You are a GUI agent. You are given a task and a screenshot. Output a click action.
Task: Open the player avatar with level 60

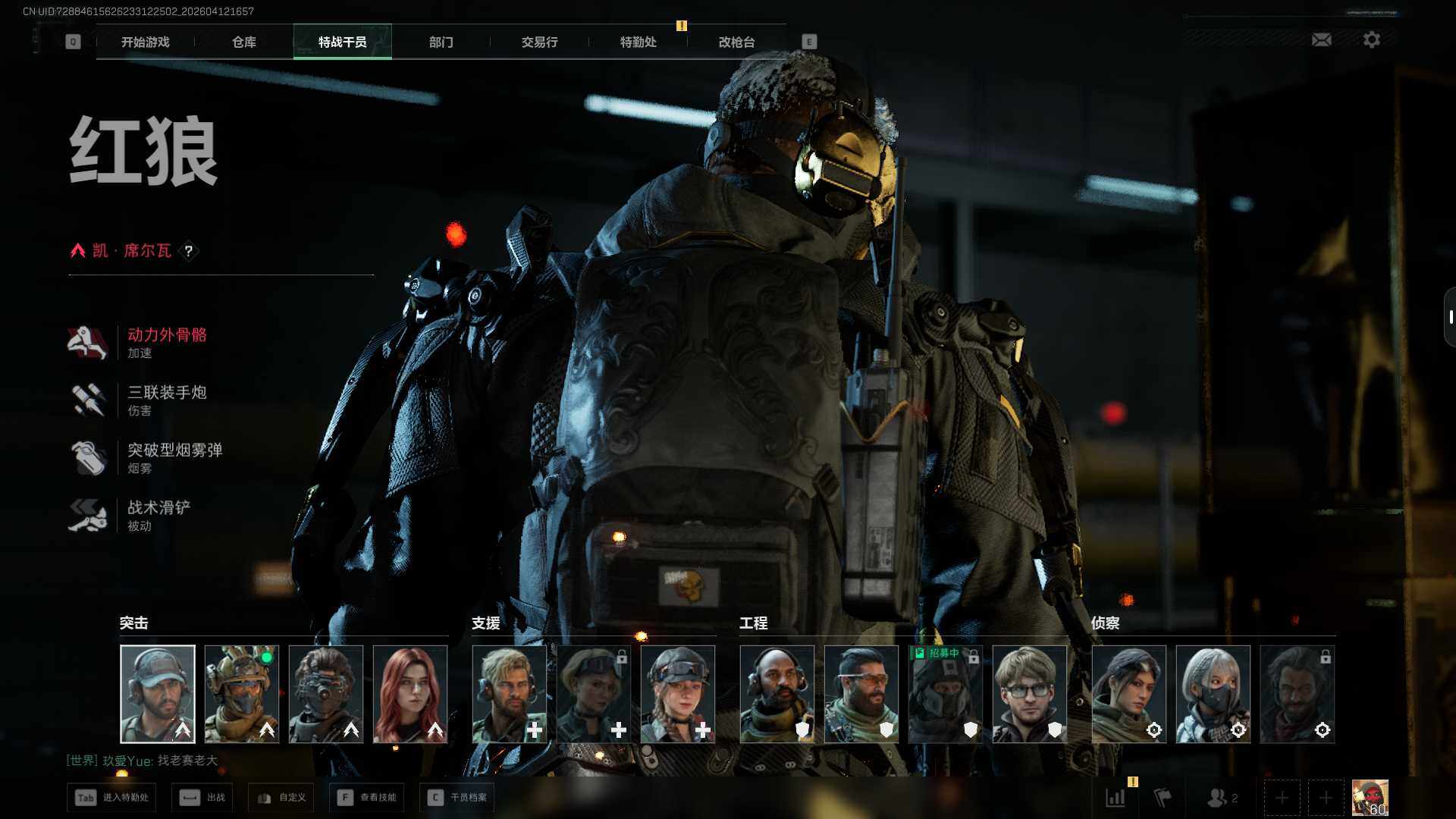1370,798
